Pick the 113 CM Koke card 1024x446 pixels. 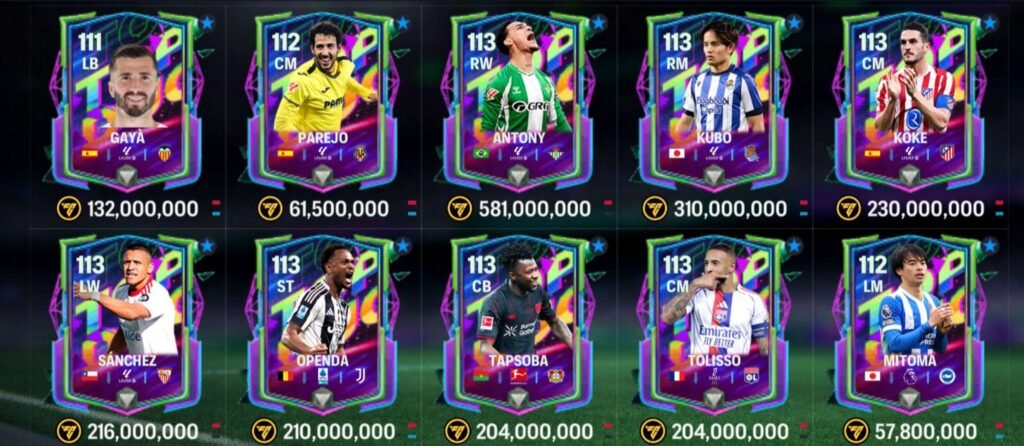(x=909, y=100)
